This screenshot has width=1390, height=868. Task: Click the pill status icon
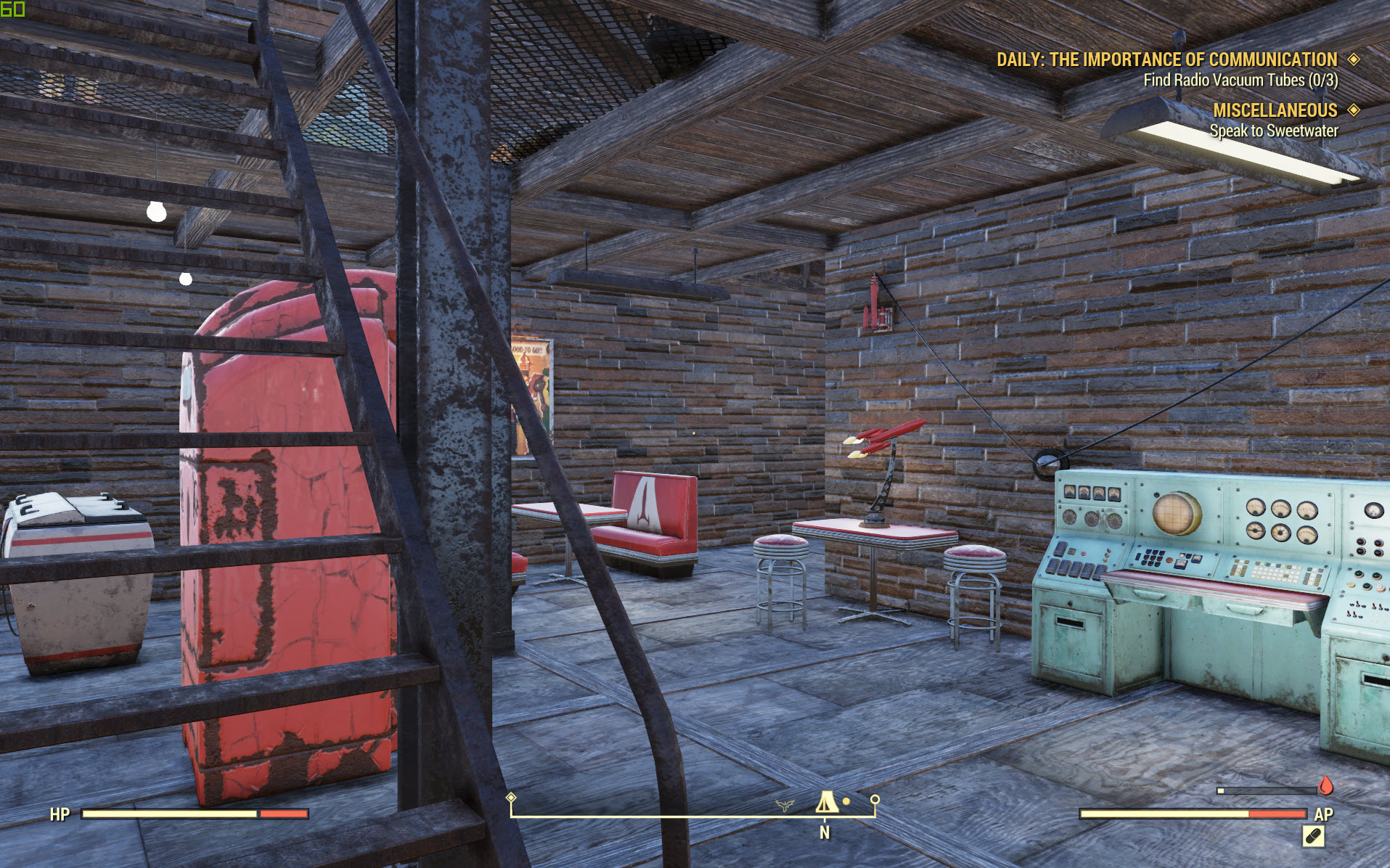[x=1313, y=837]
